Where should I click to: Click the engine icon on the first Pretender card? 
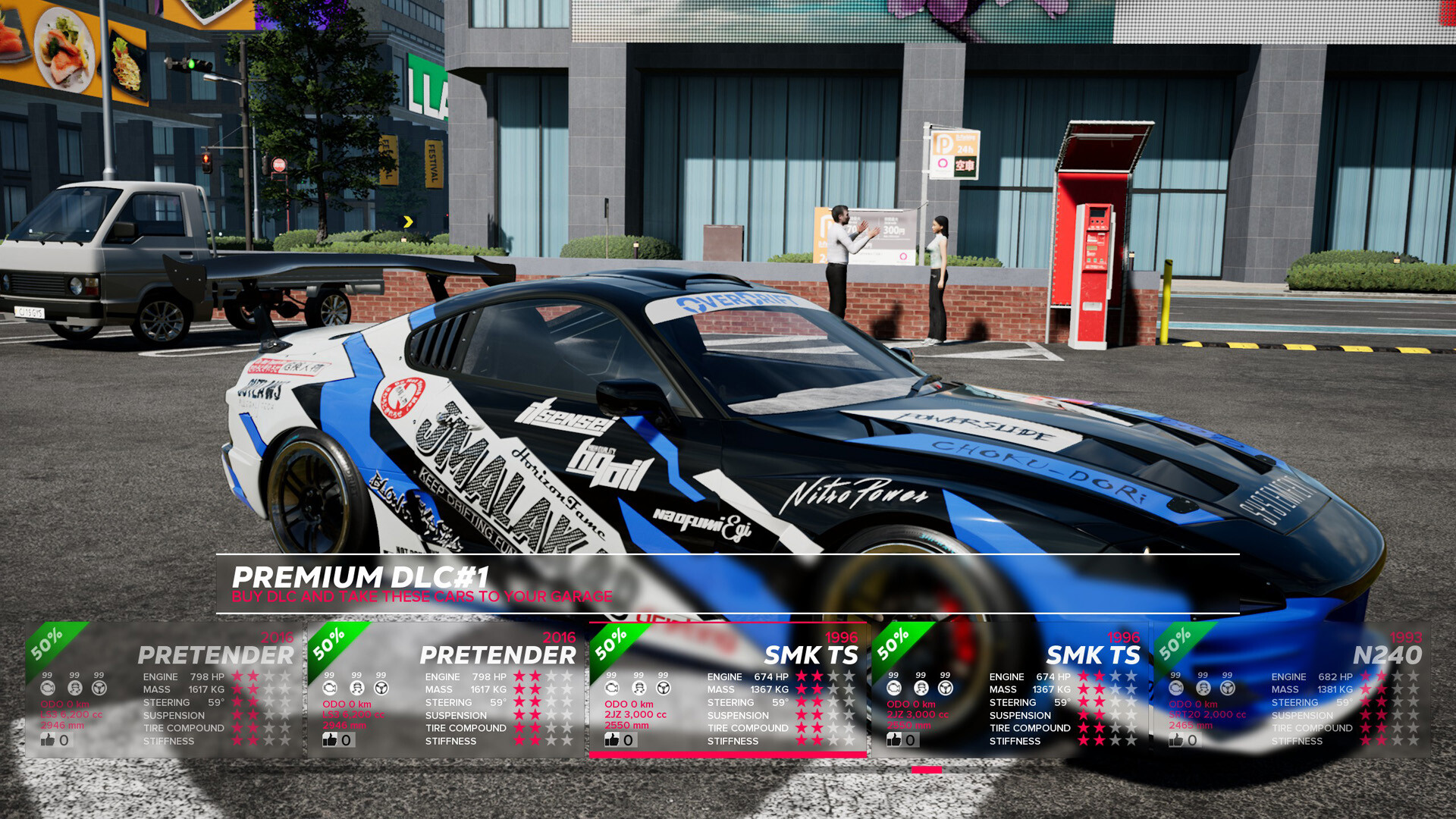(x=47, y=686)
